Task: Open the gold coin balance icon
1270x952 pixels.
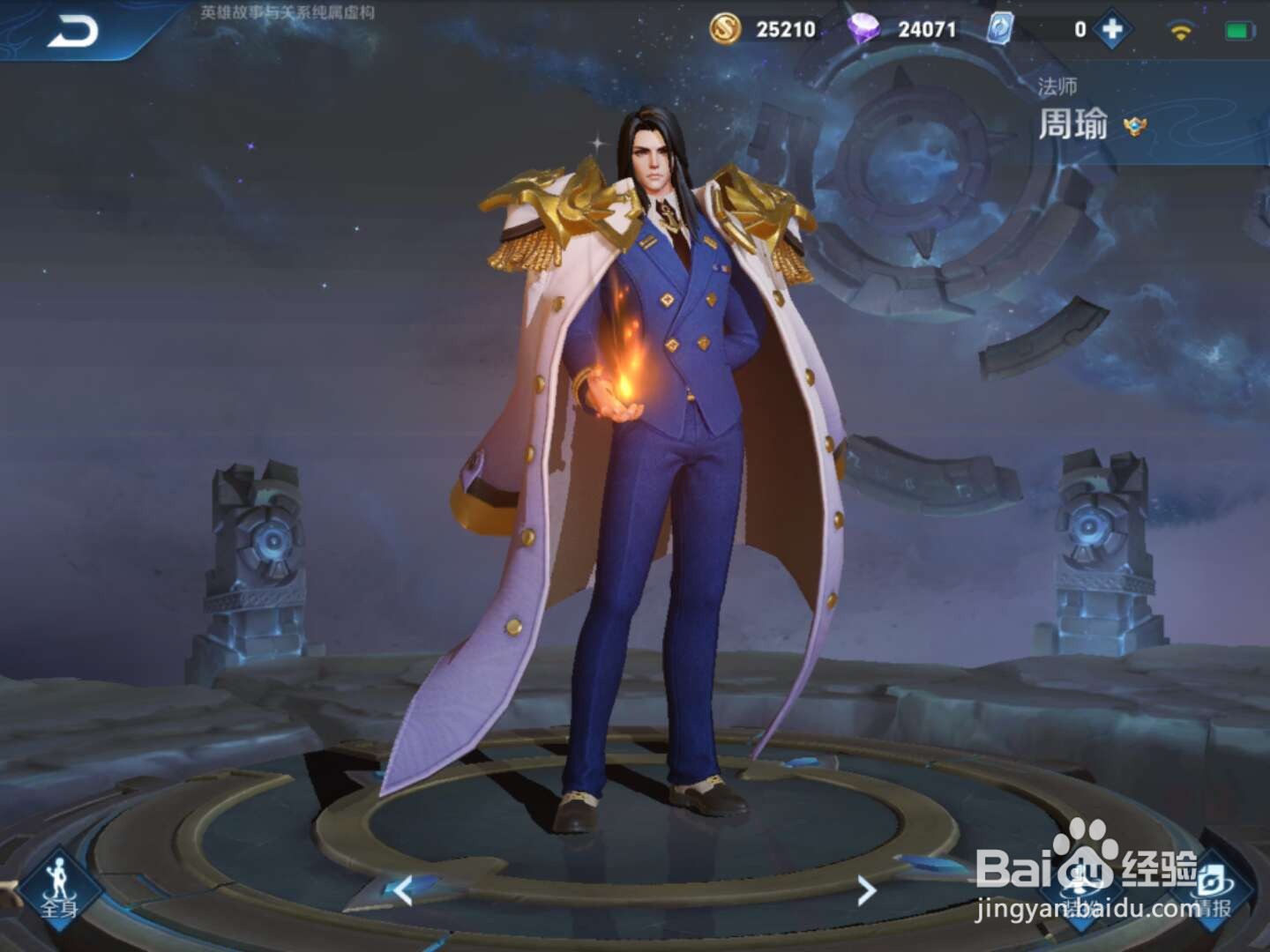Action: click(x=724, y=29)
